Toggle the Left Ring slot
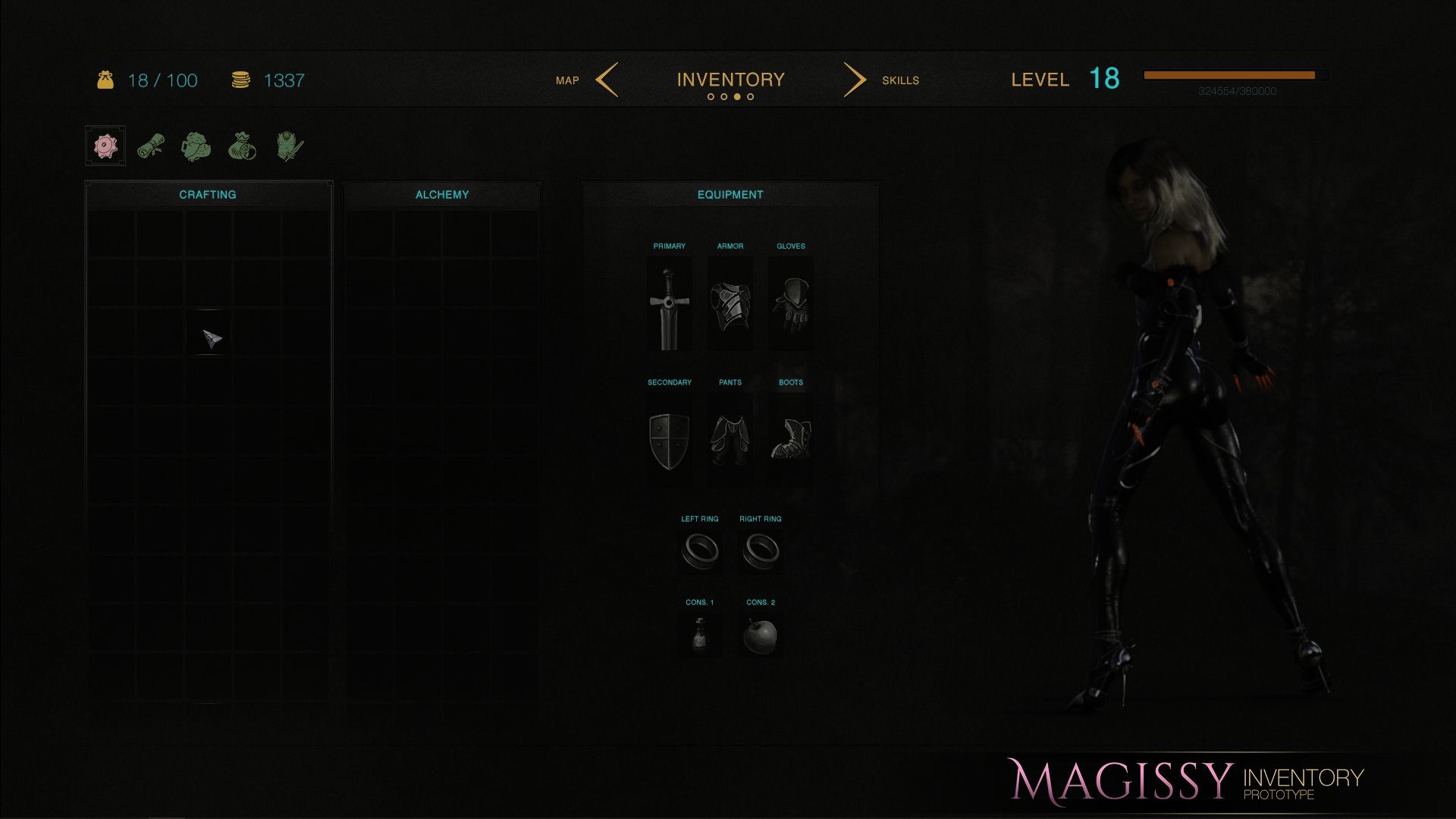Viewport: 1456px width, 819px height. (x=700, y=551)
